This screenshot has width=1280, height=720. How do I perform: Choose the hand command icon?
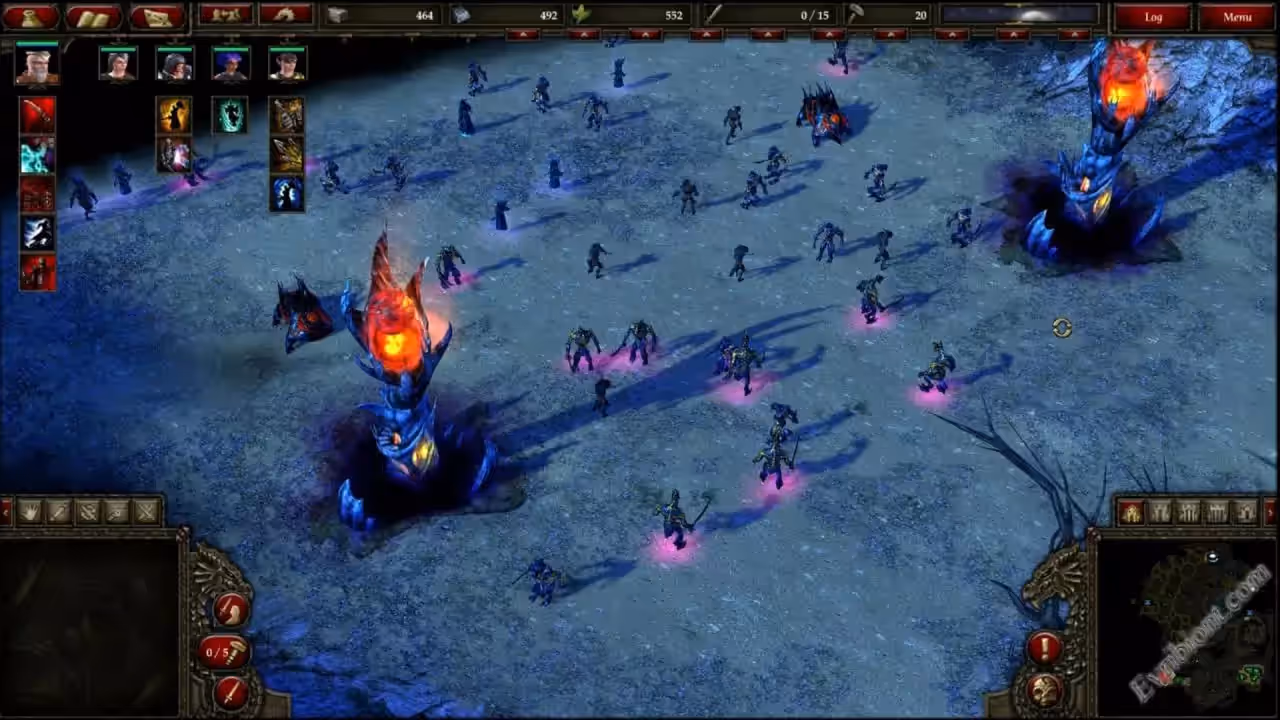tap(29, 512)
